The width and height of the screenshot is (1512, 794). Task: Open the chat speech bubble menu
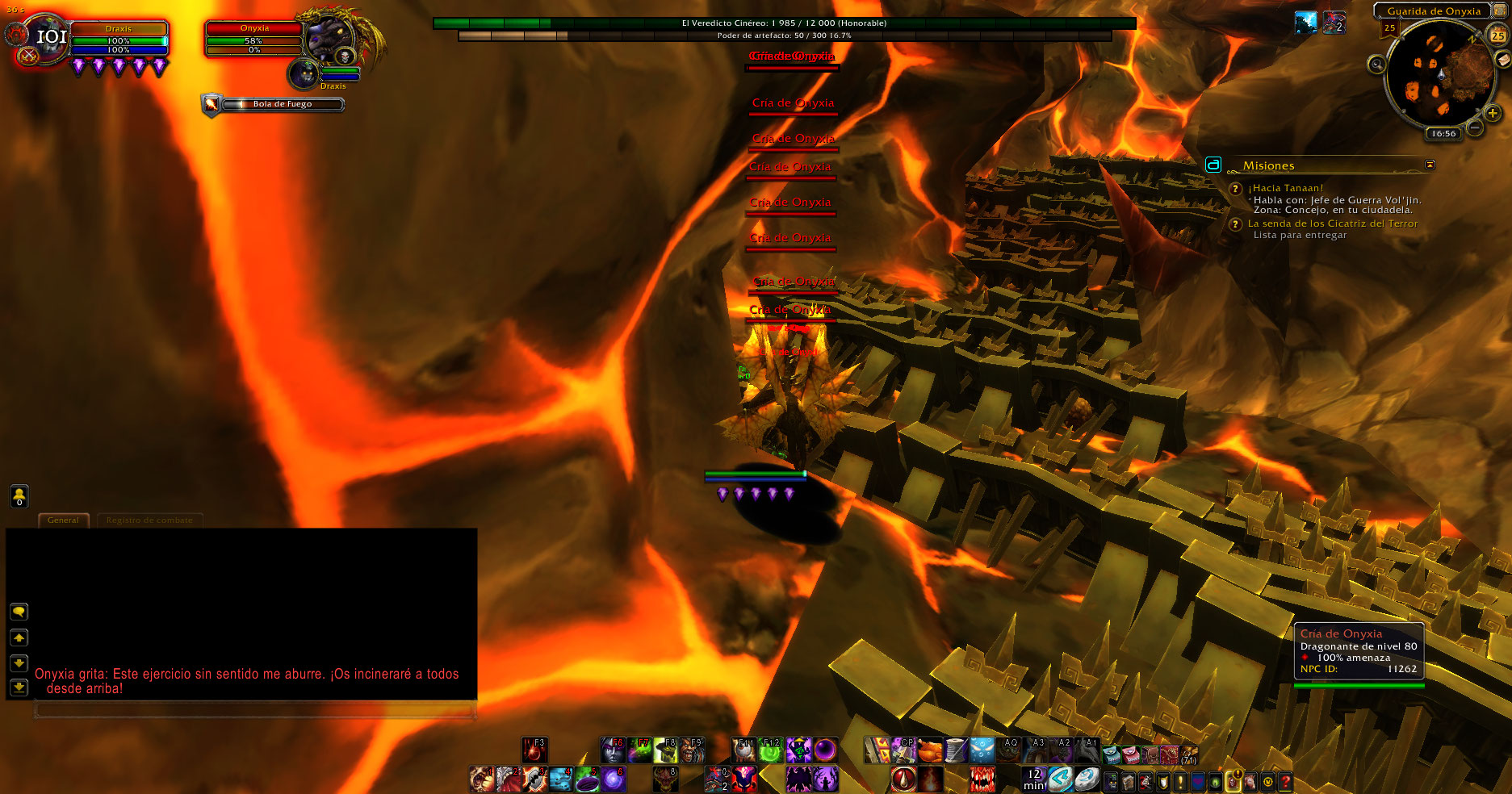pyautogui.click(x=19, y=612)
